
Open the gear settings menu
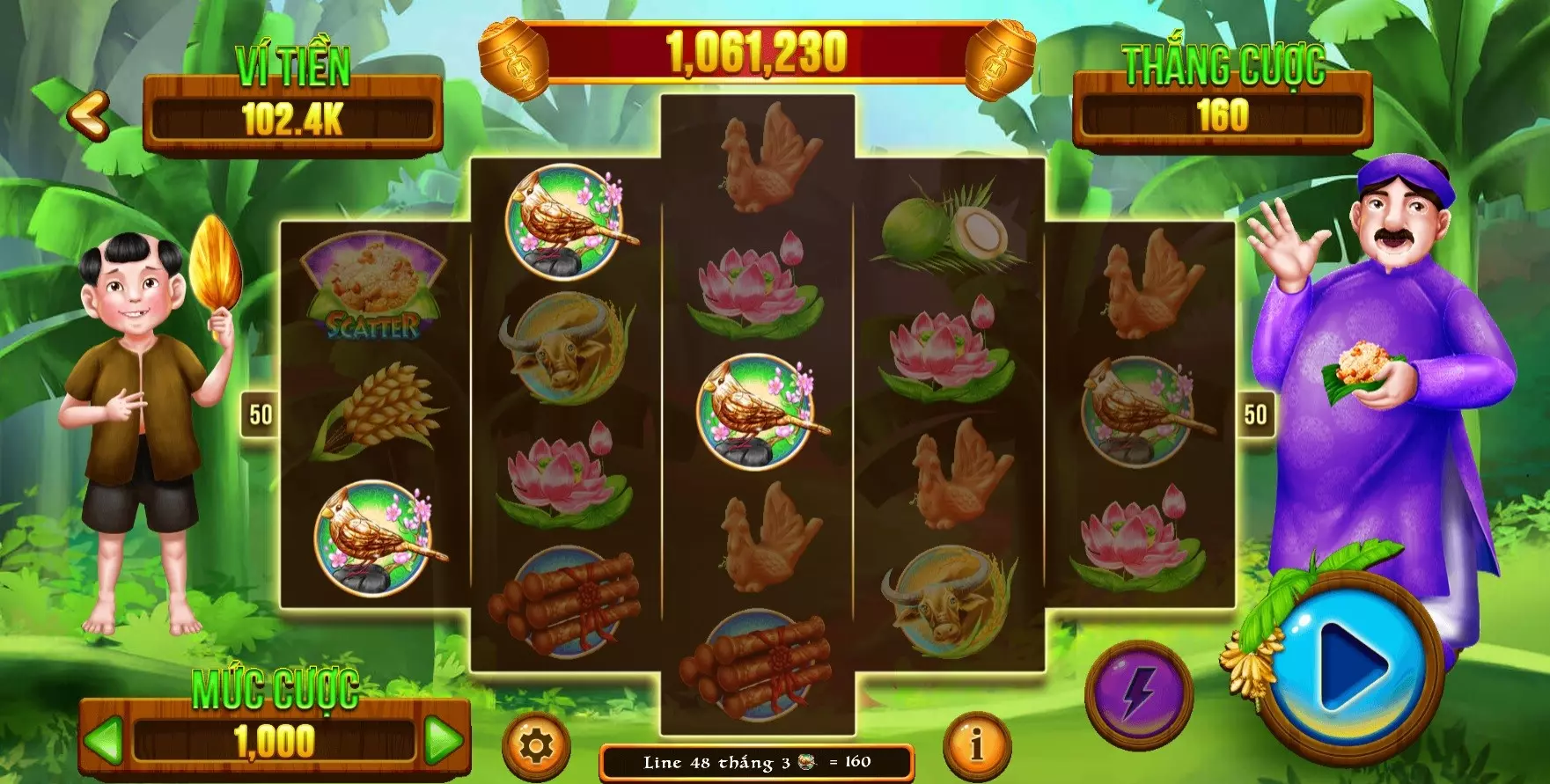[535, 746]
